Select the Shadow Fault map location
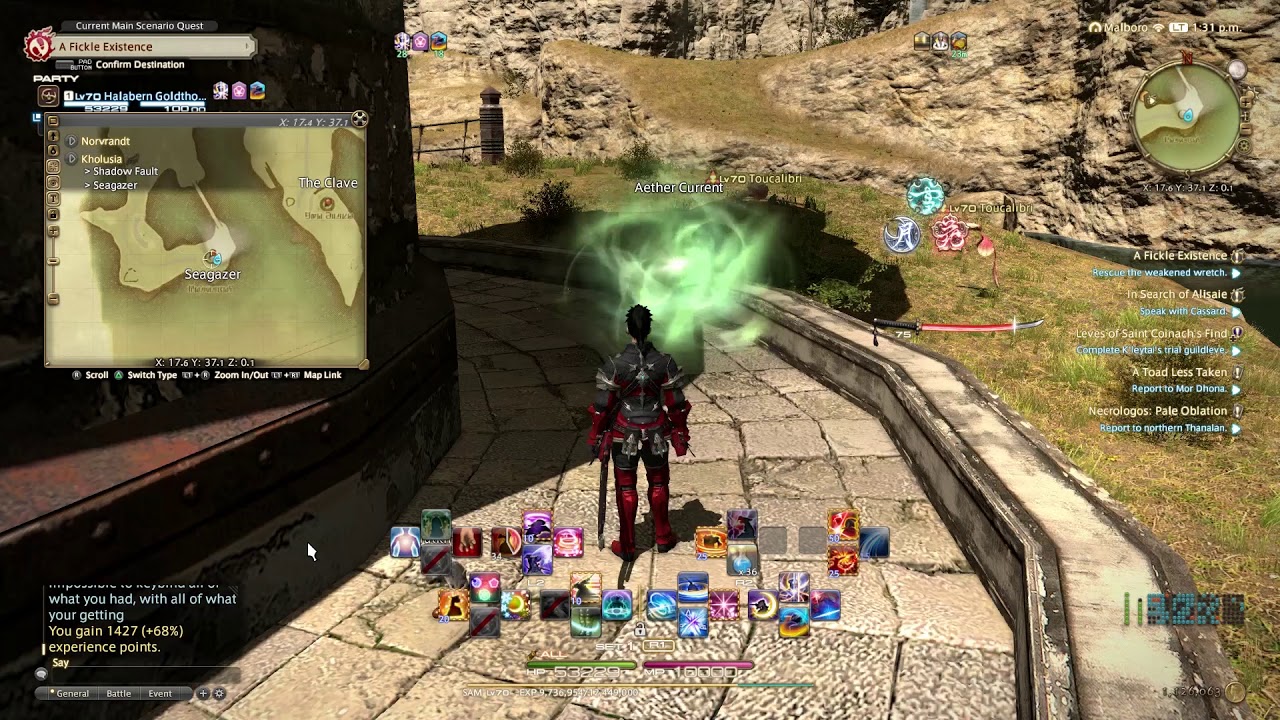The height and width of the screenshot is (720, 1280). click(x=125, y=172)
